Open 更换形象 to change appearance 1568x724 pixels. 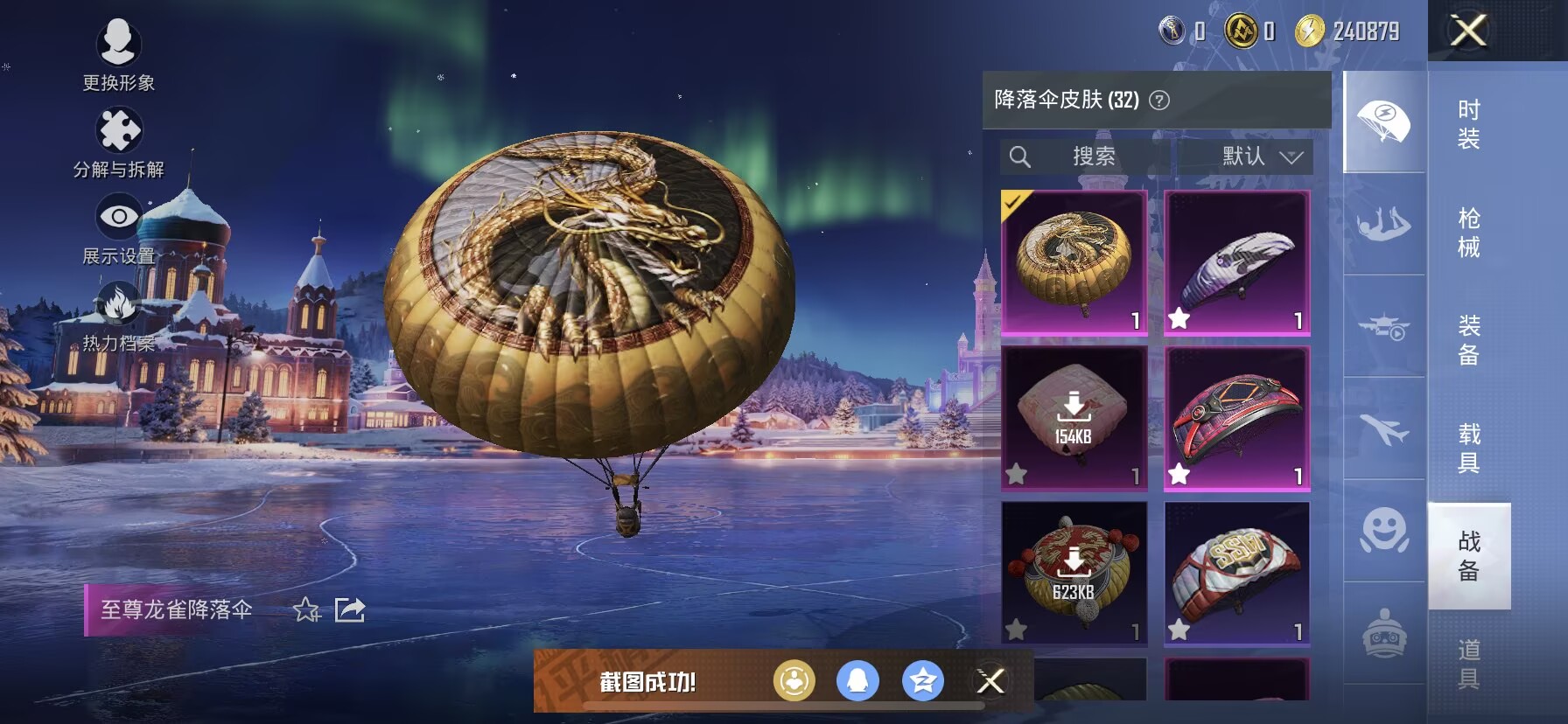click(118, 52)
